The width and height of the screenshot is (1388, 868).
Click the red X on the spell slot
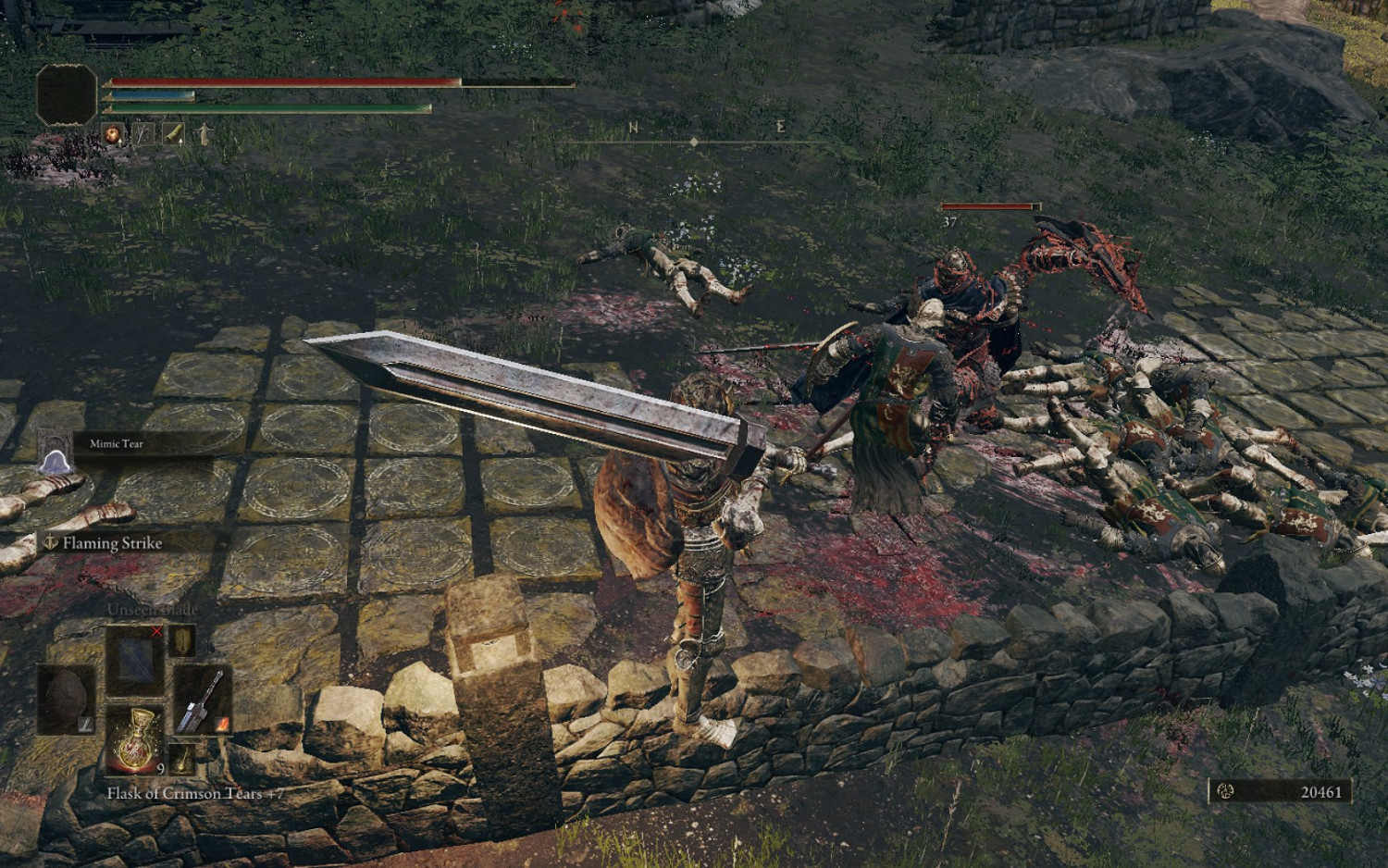(x=157, y=633)
